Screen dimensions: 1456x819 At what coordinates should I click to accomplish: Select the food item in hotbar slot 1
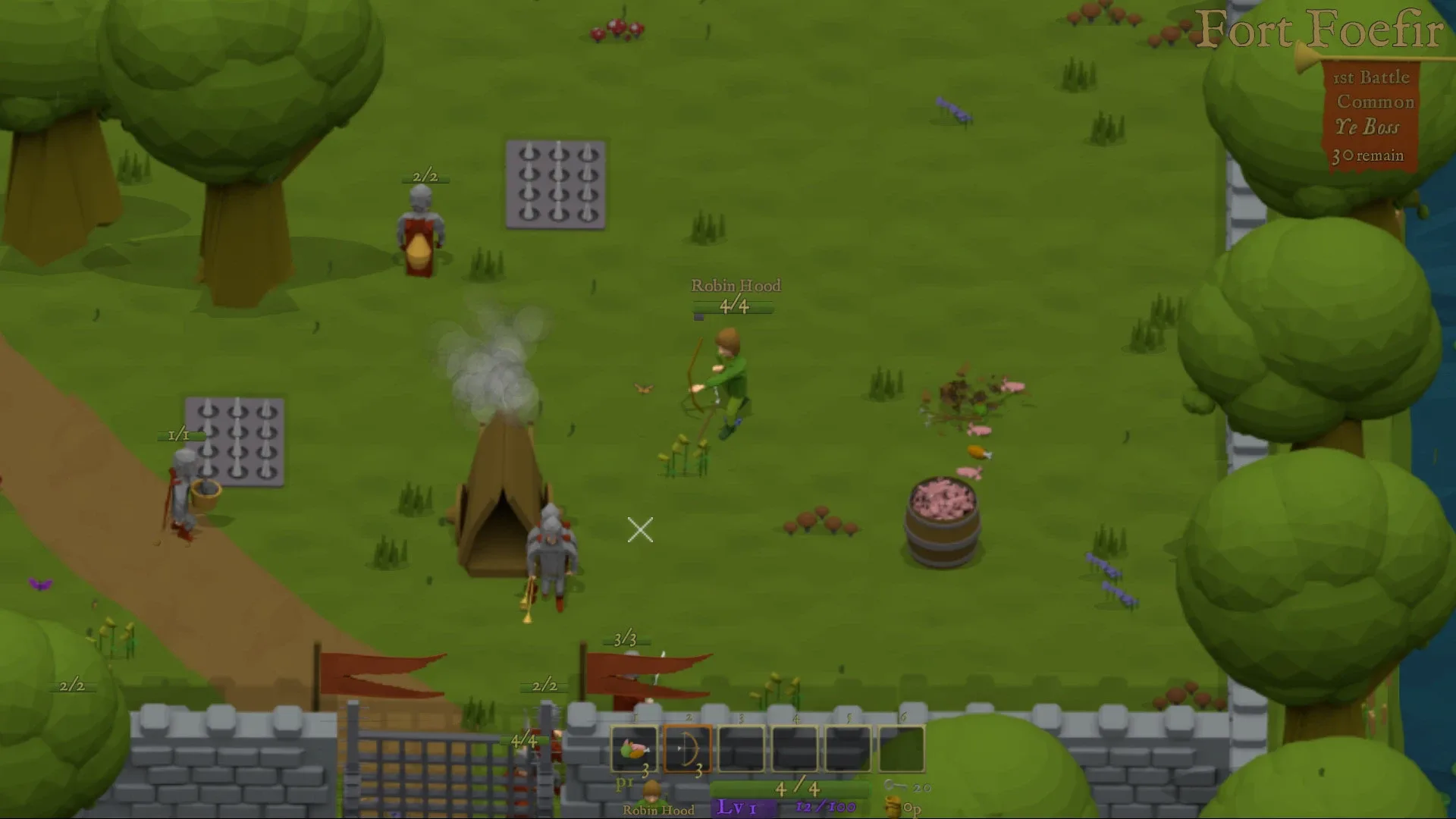[635, 750]
